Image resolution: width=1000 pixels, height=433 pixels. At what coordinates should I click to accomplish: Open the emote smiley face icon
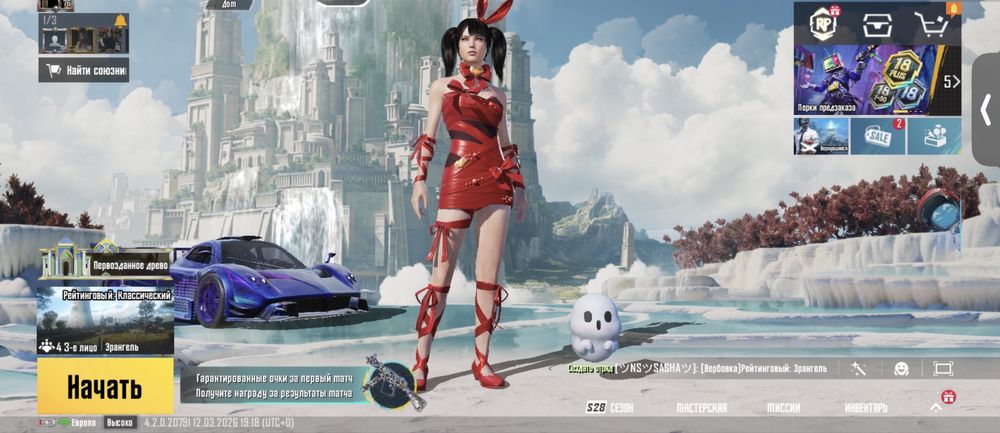pos(901,368)
